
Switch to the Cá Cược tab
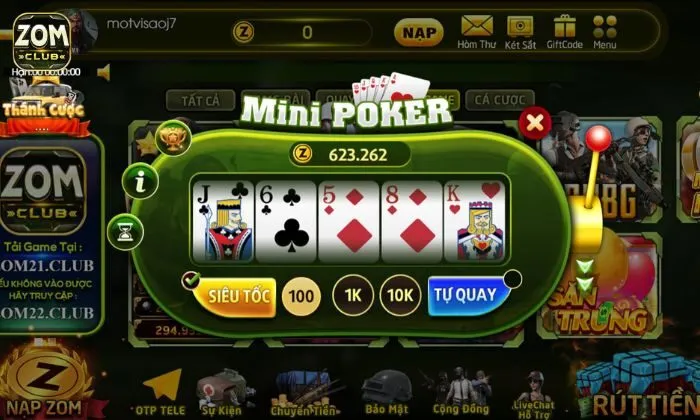coord(499,100)
